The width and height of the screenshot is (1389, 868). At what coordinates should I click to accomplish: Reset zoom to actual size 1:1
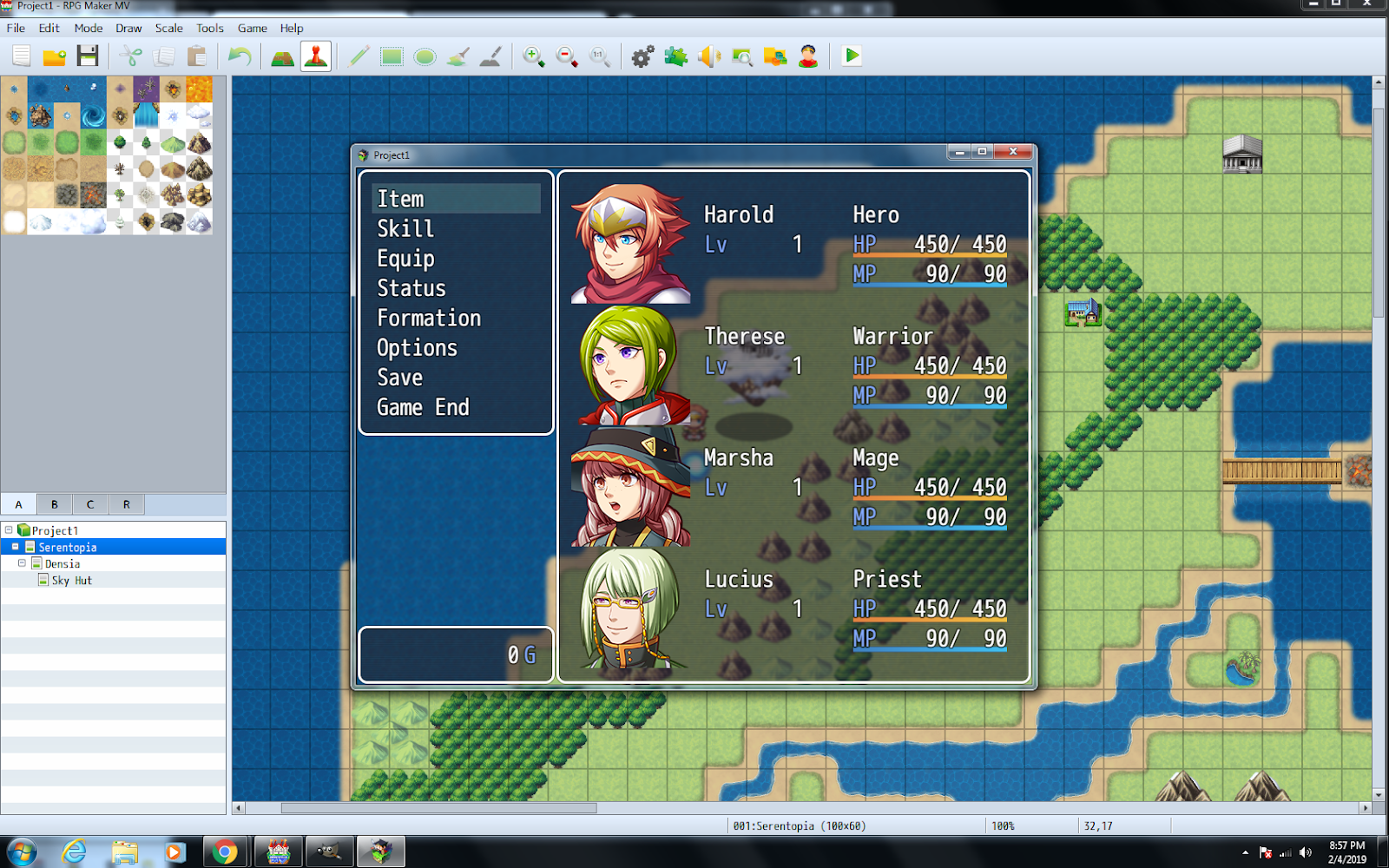click(x=598, y=56)
